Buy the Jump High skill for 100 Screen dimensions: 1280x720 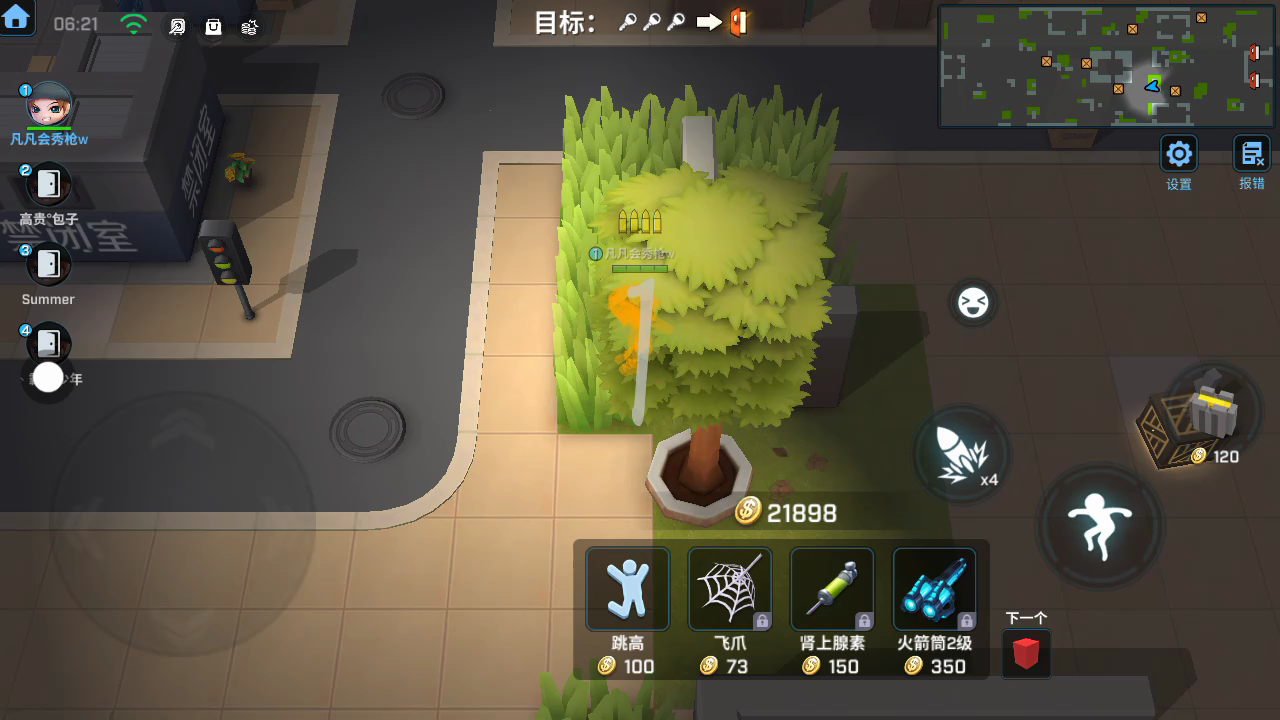[628, 590]
